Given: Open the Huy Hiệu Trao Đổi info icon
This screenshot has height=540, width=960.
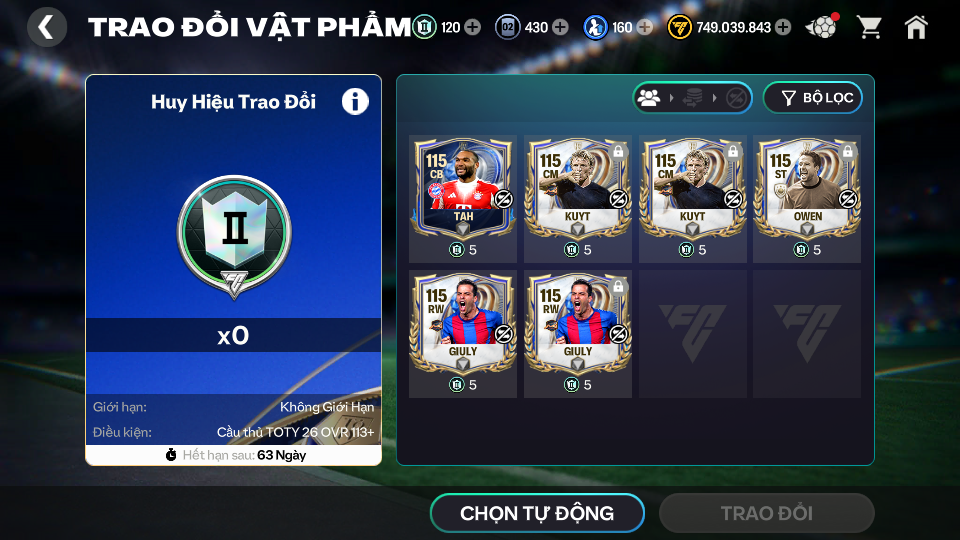Looking at the screenshot, I should pyautogui.click(x=355, y=101).
